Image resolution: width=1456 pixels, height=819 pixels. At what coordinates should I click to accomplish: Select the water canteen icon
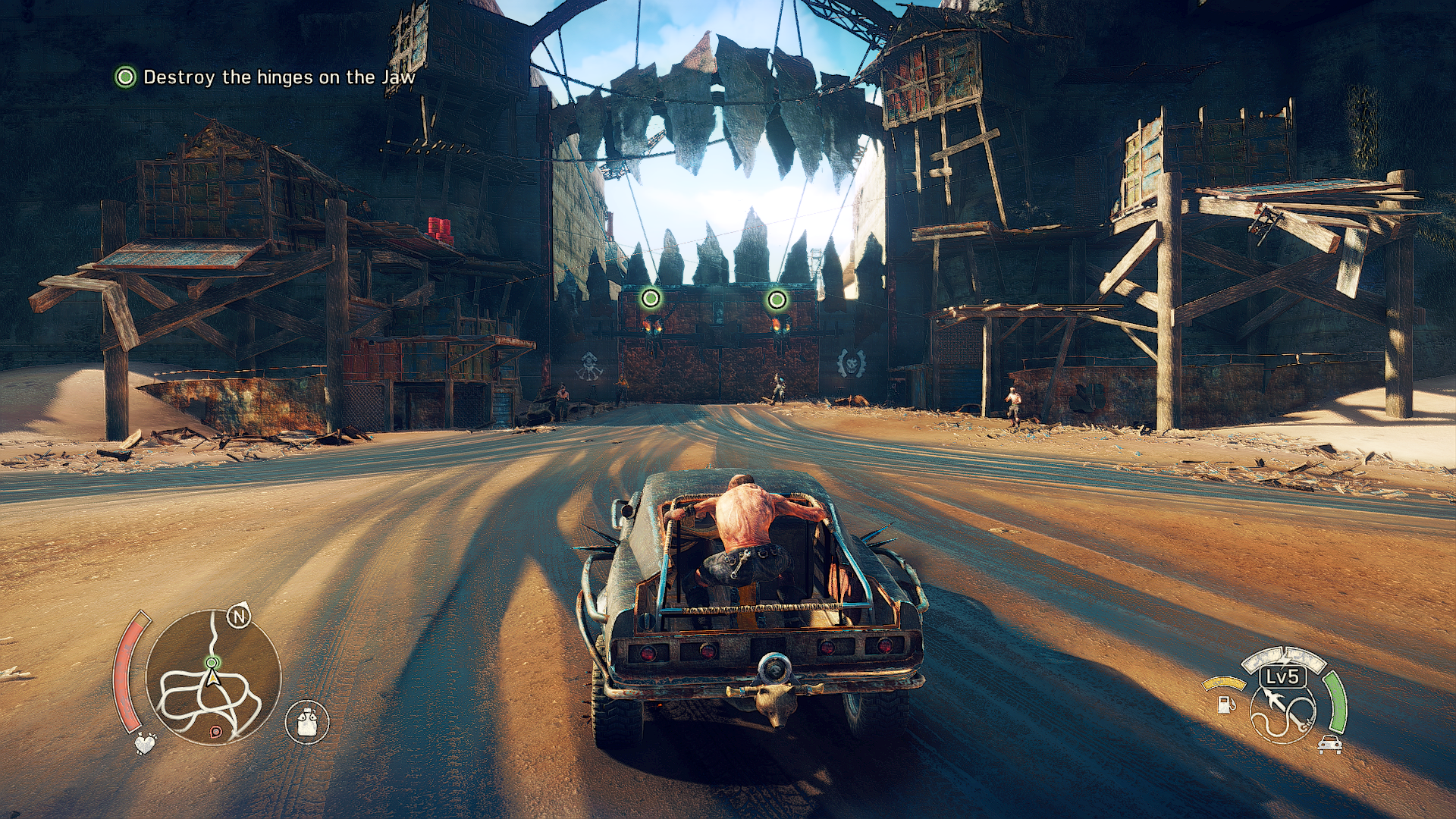[307, 721]
